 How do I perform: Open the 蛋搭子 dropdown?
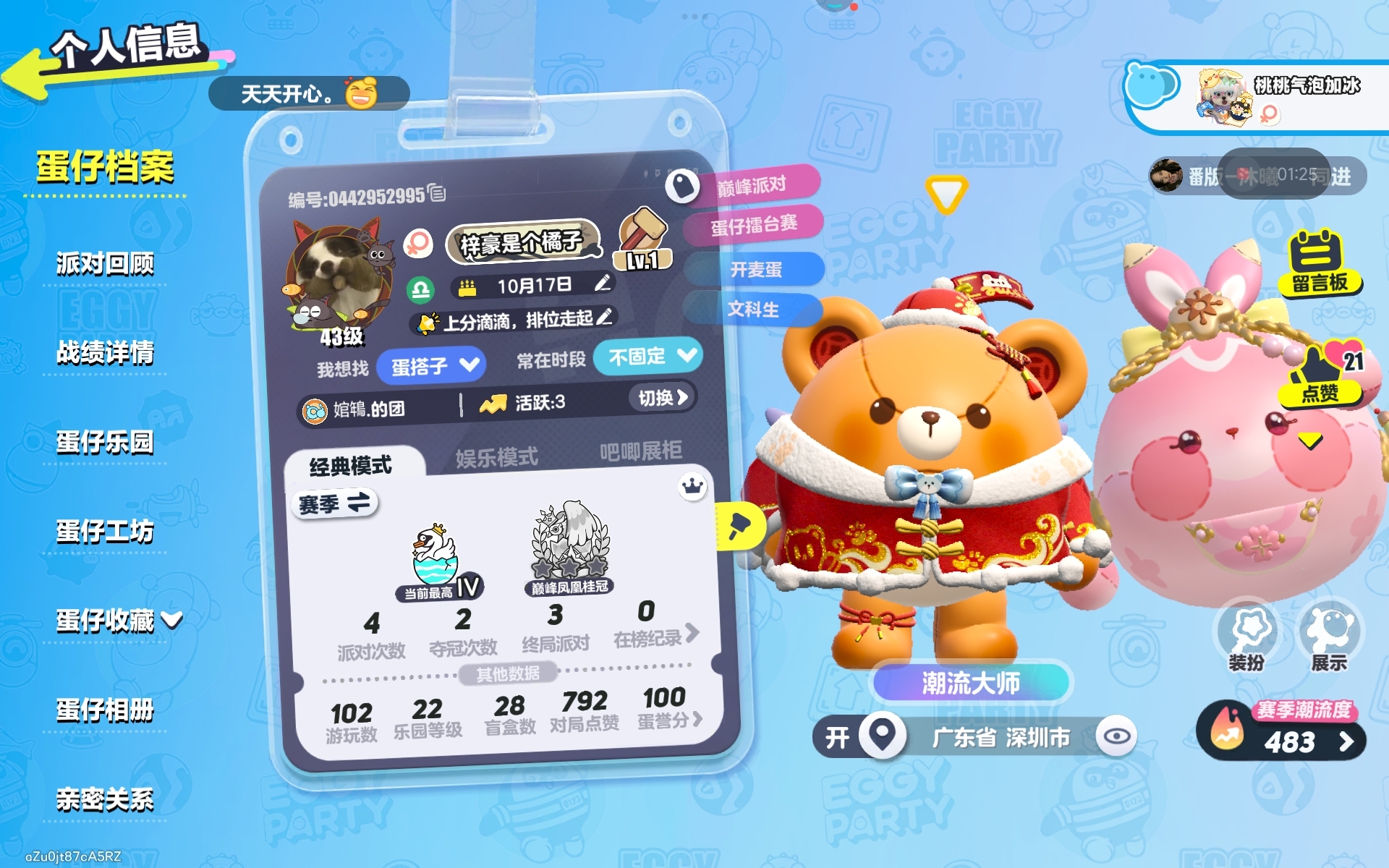click(x=434, y=365)
